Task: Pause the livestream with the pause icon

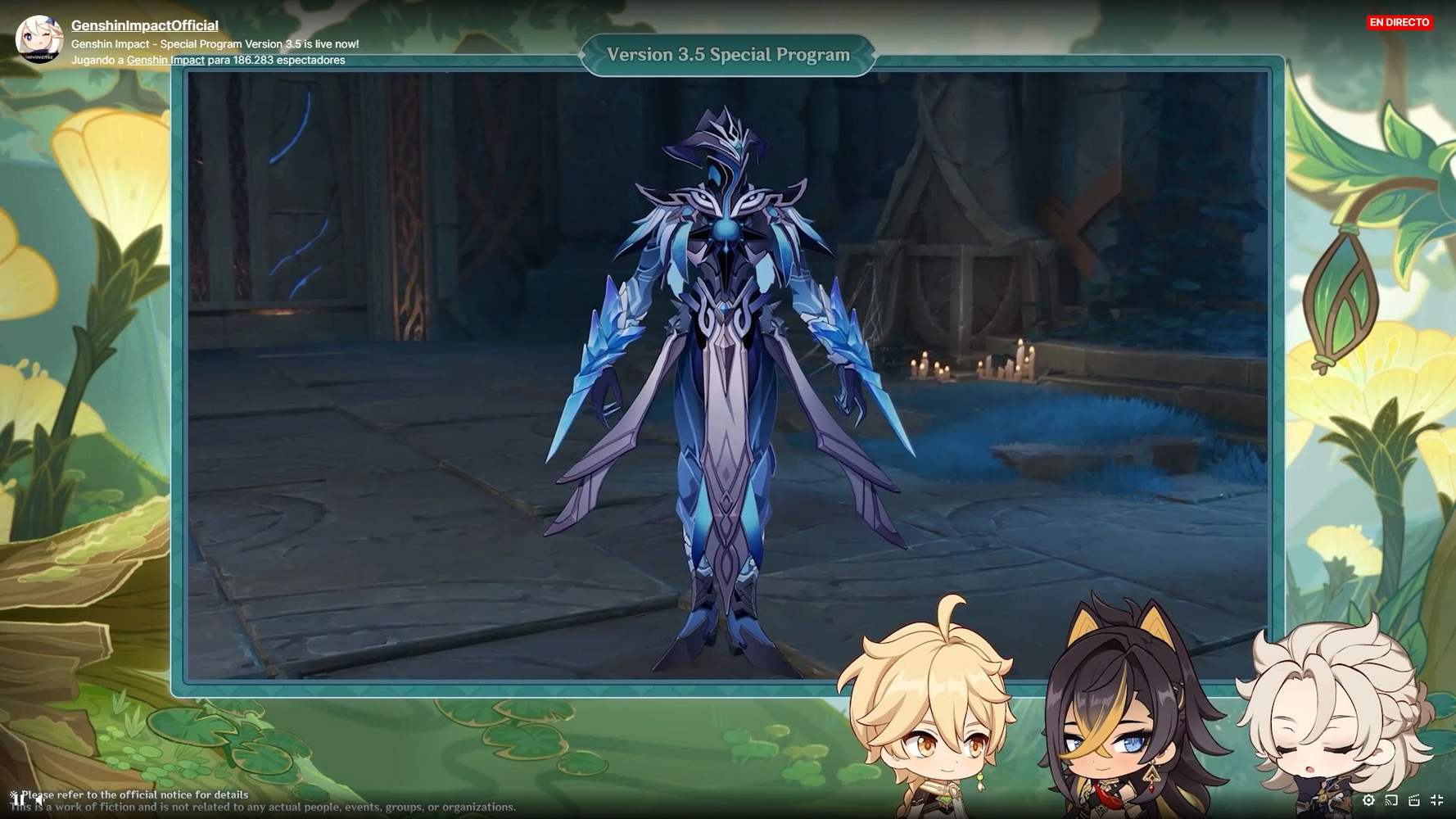Action: [20, 800]
